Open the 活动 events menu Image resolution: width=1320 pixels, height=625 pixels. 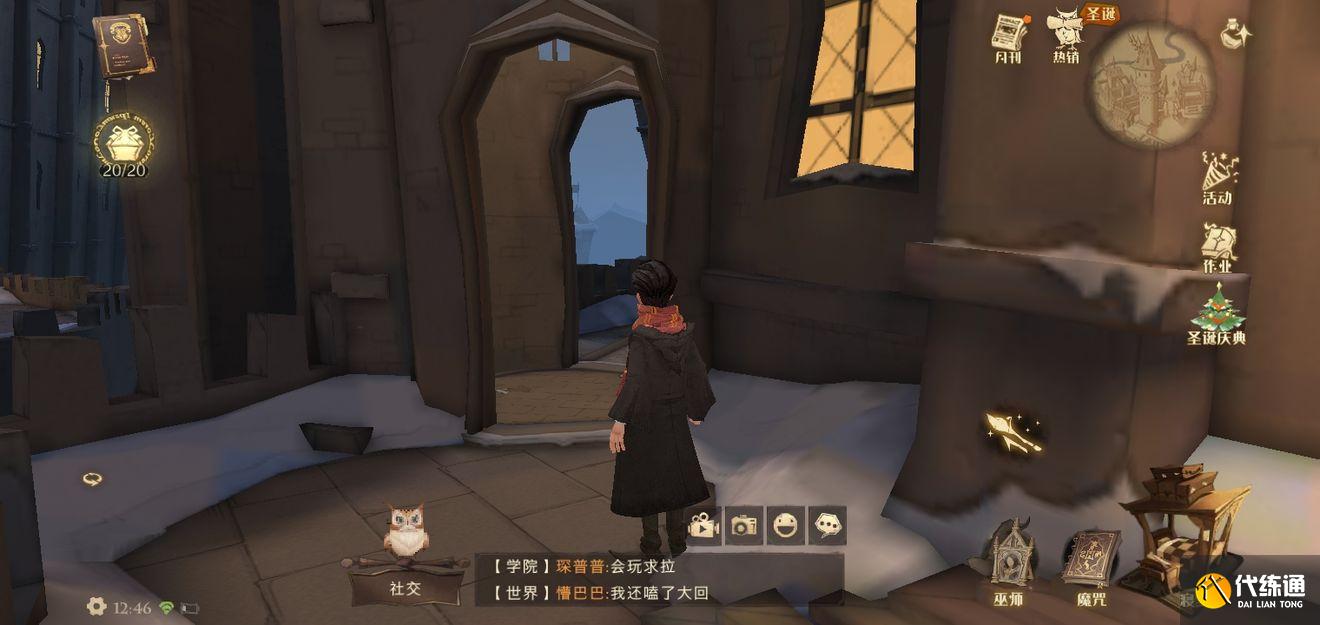tap(1218, 178)
